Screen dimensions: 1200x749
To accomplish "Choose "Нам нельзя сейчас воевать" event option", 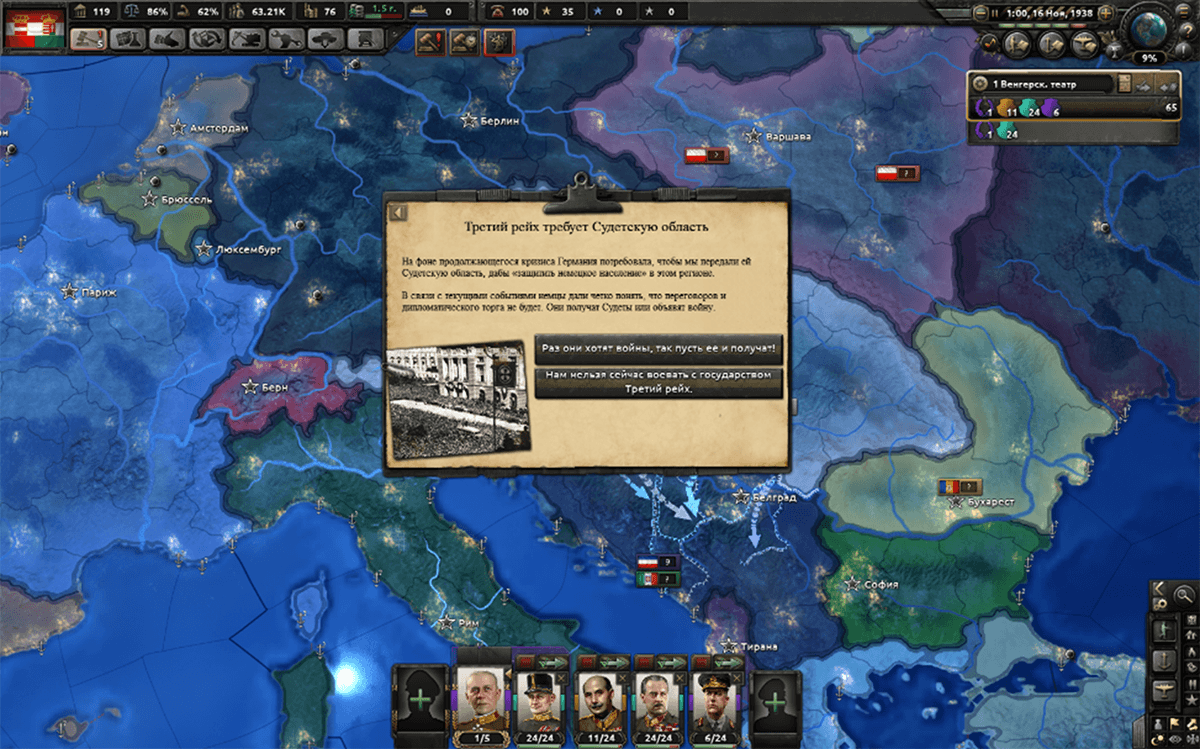I will [x=658, y=382].
